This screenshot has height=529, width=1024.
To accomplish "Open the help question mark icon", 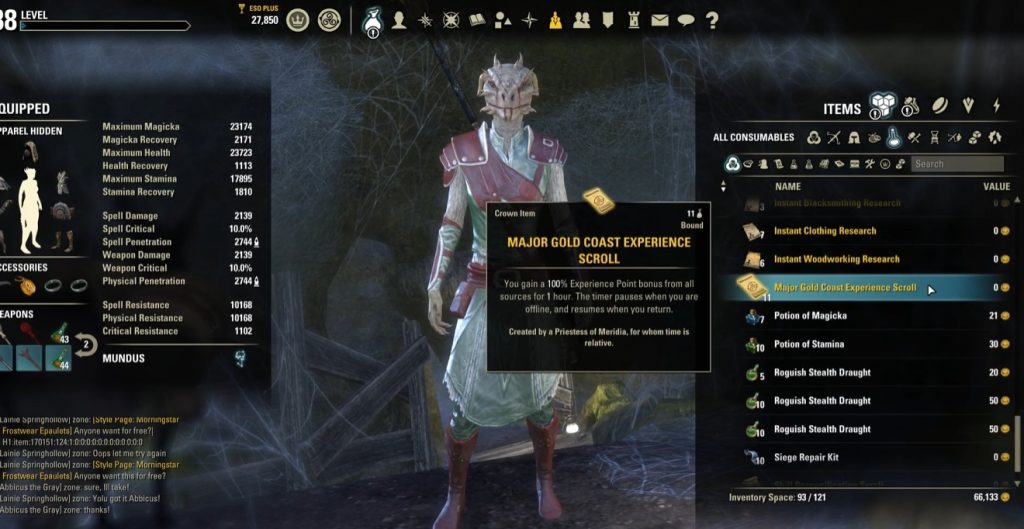I will (x=712, y=20).
